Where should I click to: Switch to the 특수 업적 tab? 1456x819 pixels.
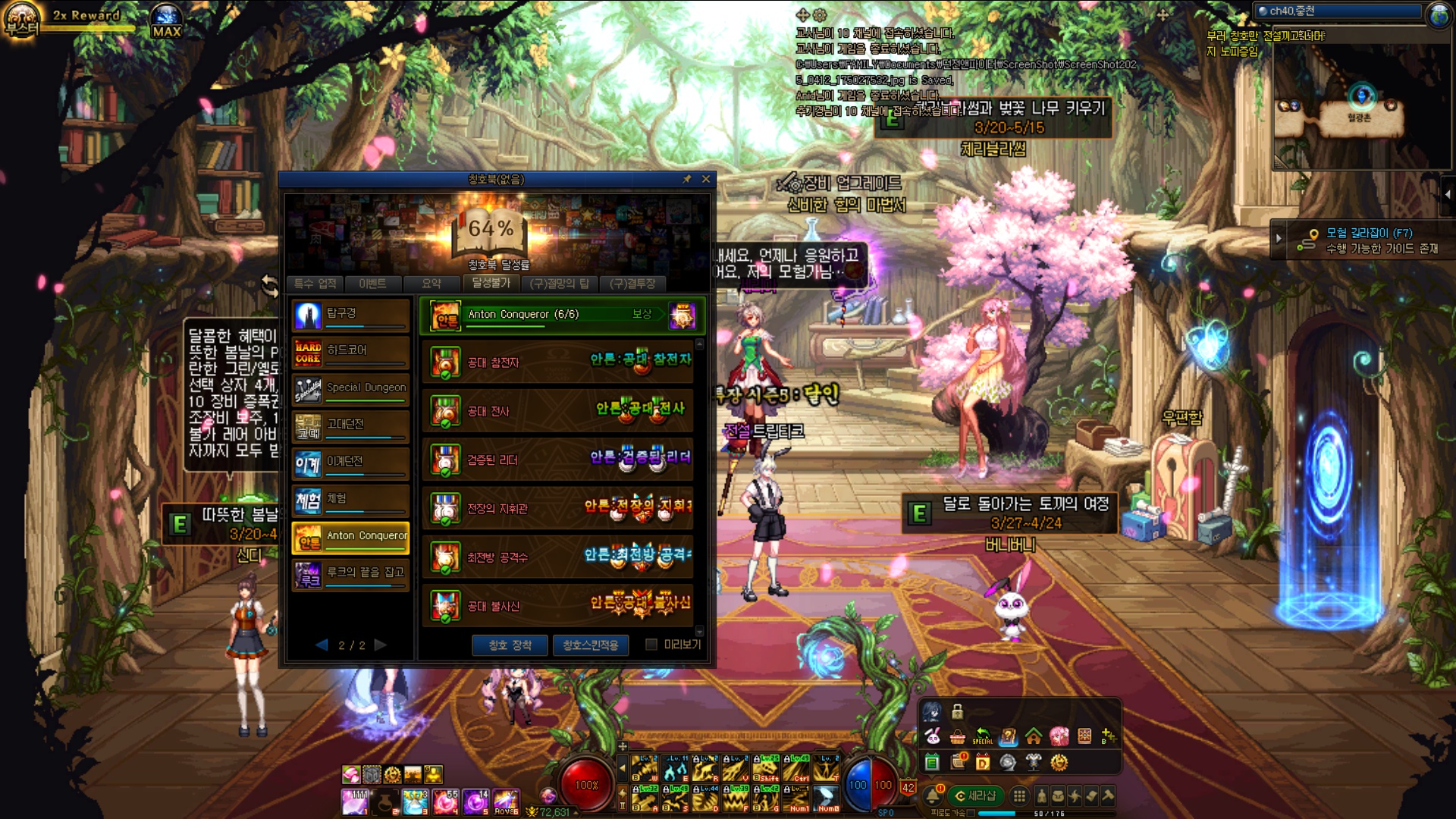[x=315, y=284]
